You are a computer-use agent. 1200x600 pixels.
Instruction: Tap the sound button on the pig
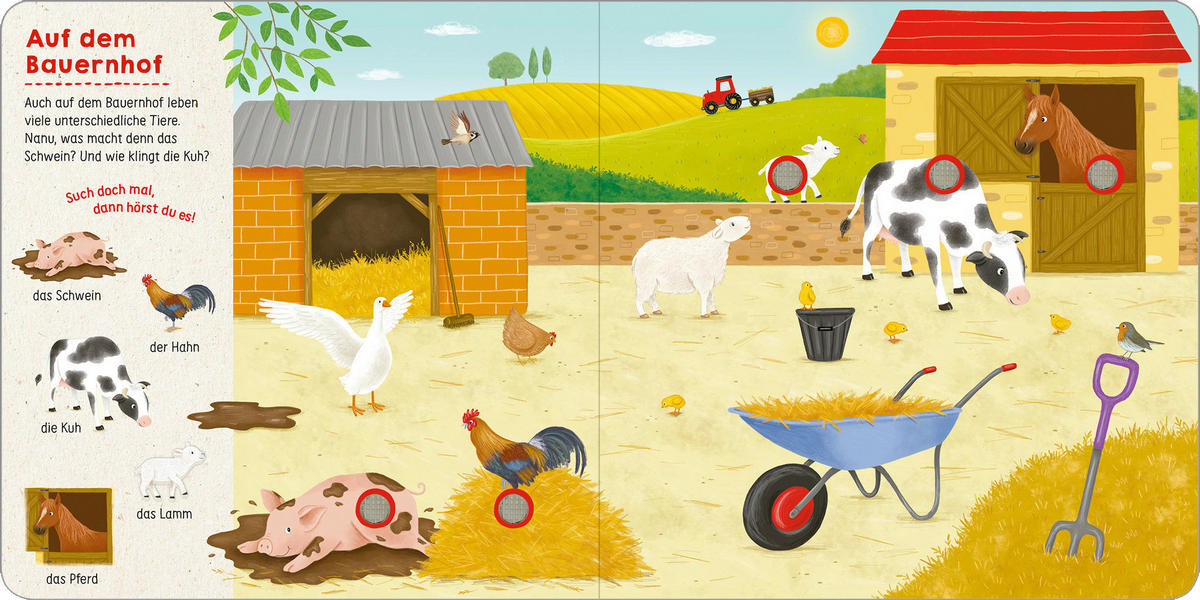pyautogui.click(x=377, y=507)
